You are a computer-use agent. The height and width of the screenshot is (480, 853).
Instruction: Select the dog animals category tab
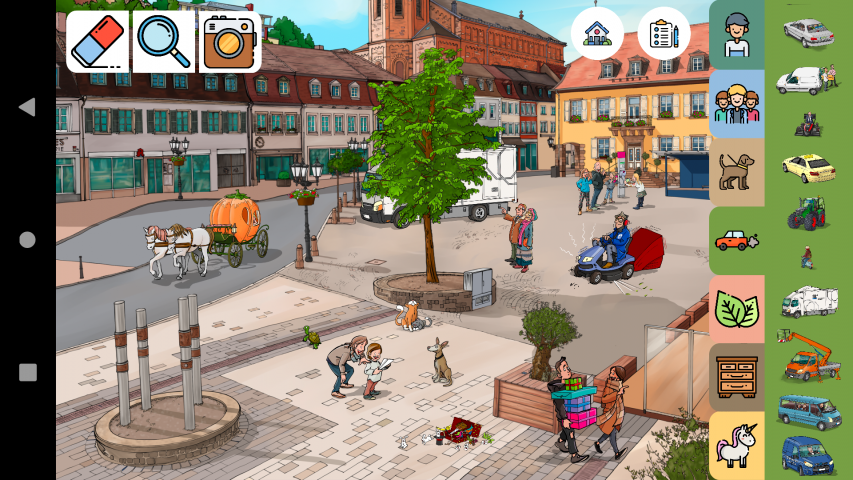(x=737, y=171)
